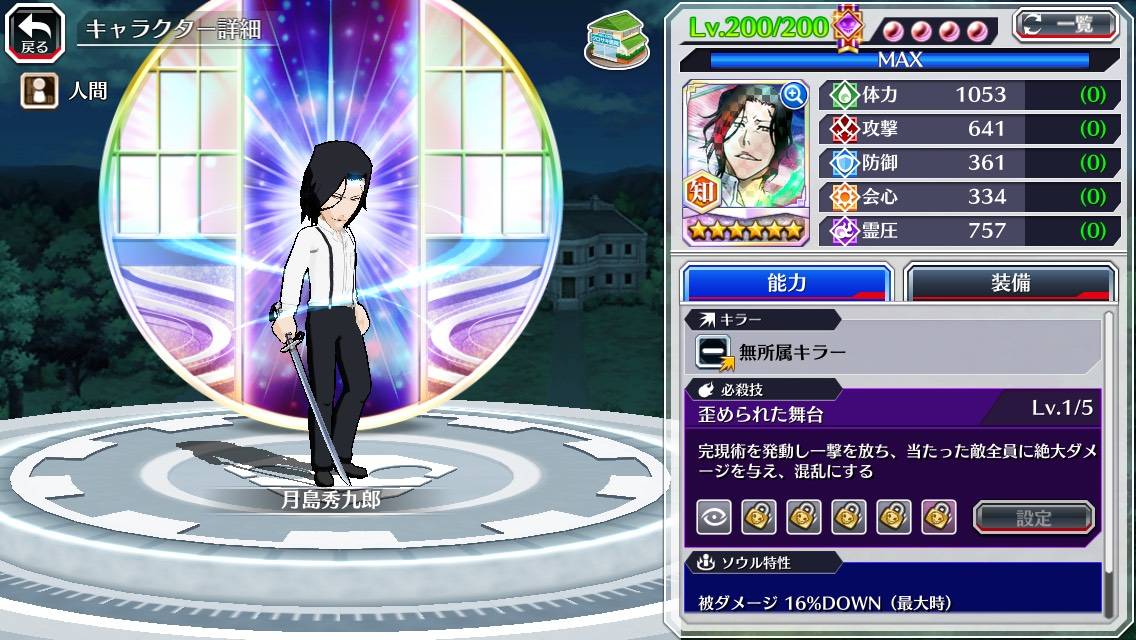Switch to the 能力 tab
Viewport: 1136px width, 640px height.
click(786, 283)
